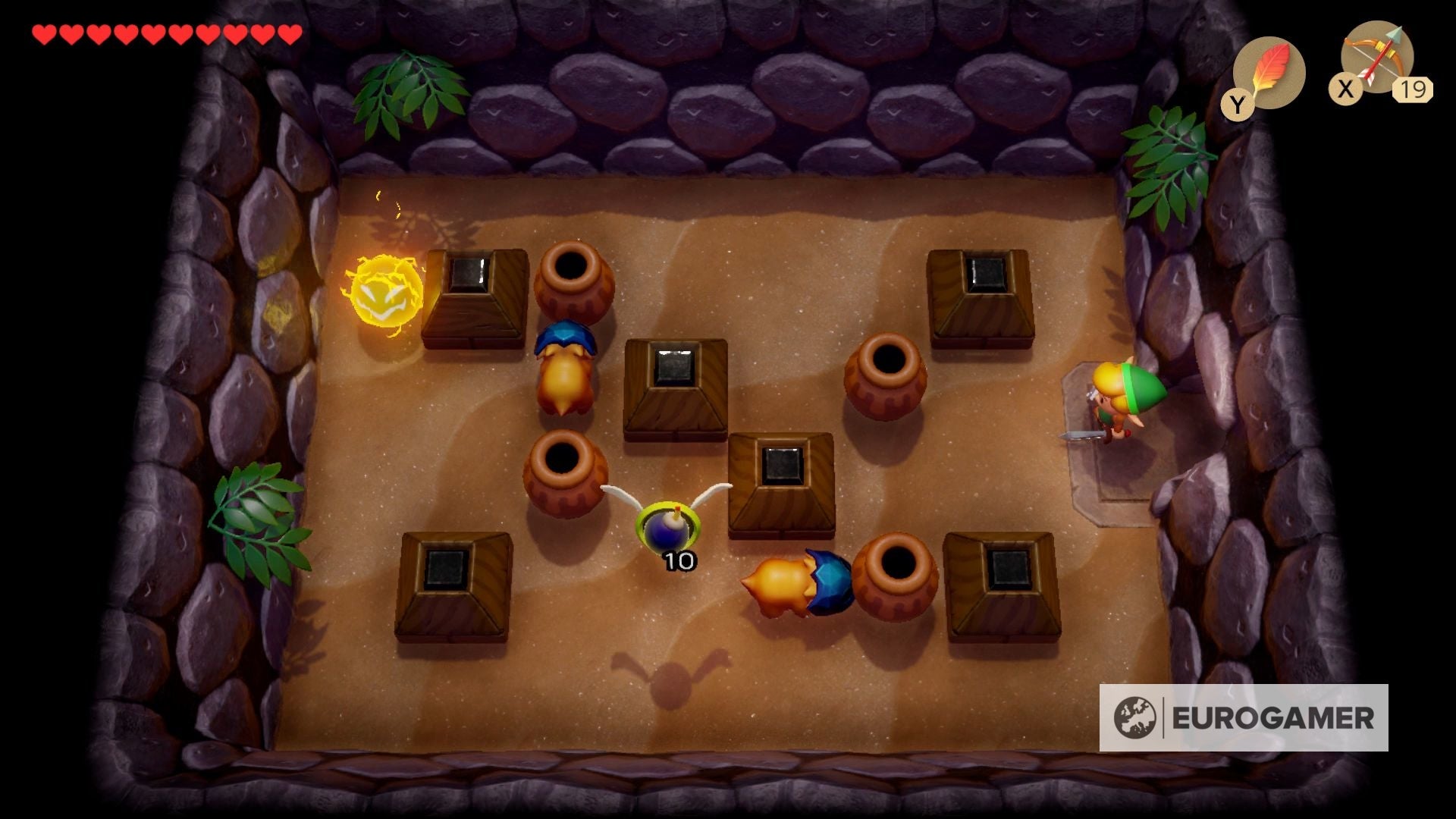Click the first heart in the health bar
Screen dimensions: 1456x819
pos(43,33)
